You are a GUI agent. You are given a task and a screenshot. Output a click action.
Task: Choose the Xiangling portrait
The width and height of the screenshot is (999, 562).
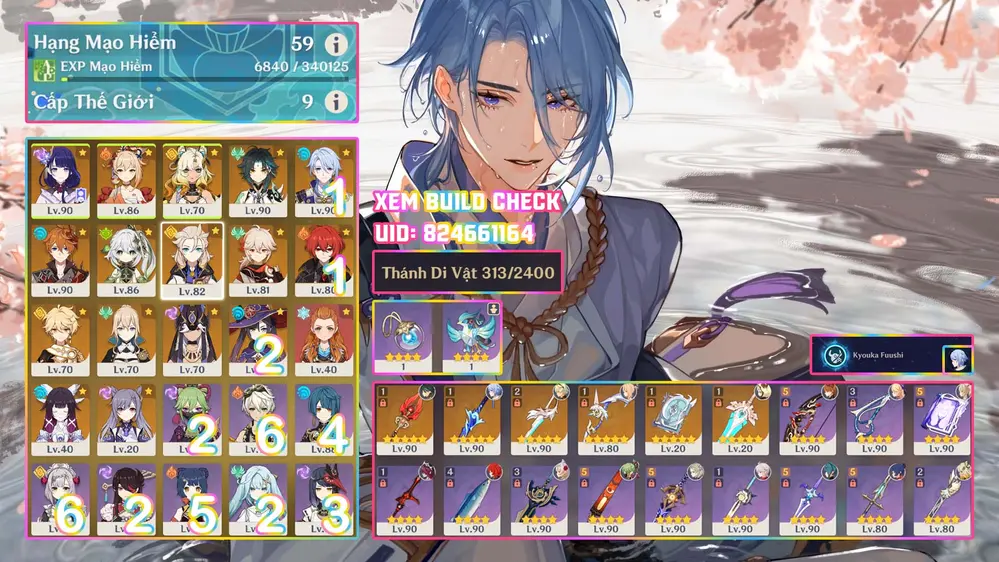click(192, 494)
